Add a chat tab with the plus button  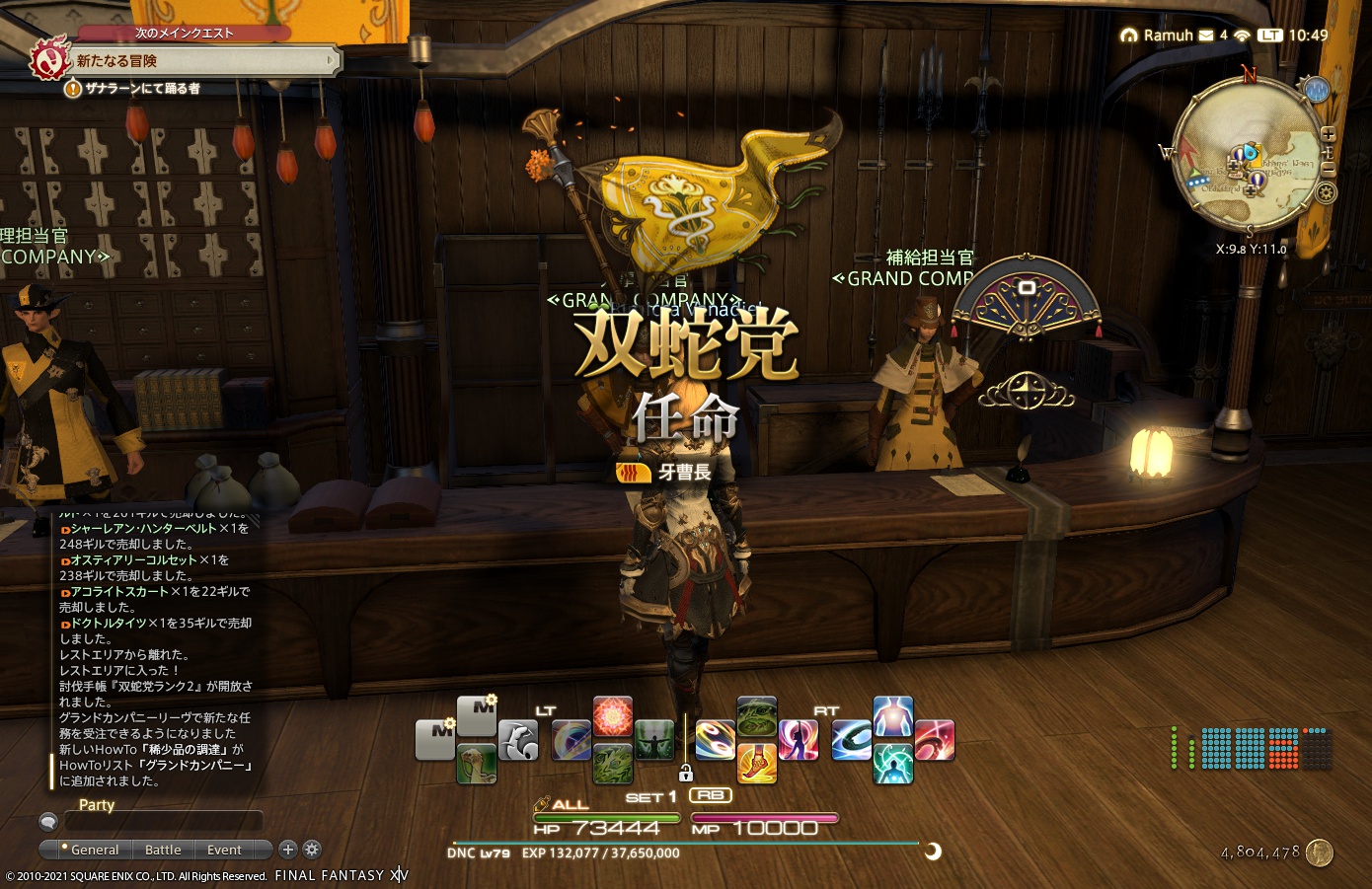pos(287,850)
